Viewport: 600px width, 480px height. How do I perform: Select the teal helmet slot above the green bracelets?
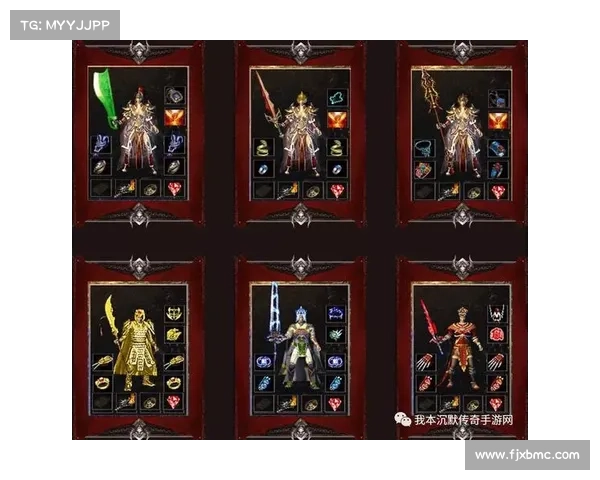click(337, 97)
